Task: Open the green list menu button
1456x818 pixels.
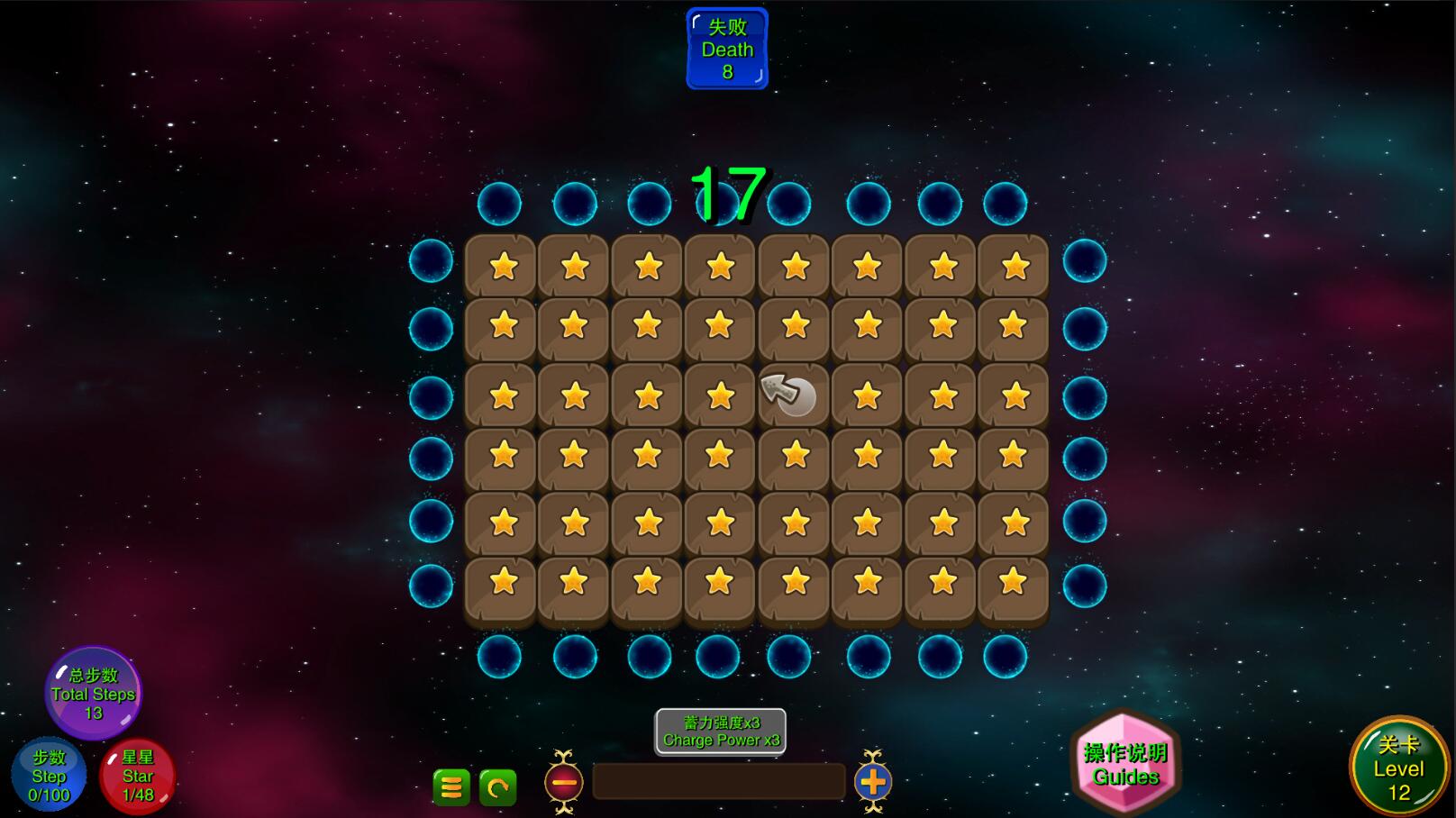Action: coord(451,787)
